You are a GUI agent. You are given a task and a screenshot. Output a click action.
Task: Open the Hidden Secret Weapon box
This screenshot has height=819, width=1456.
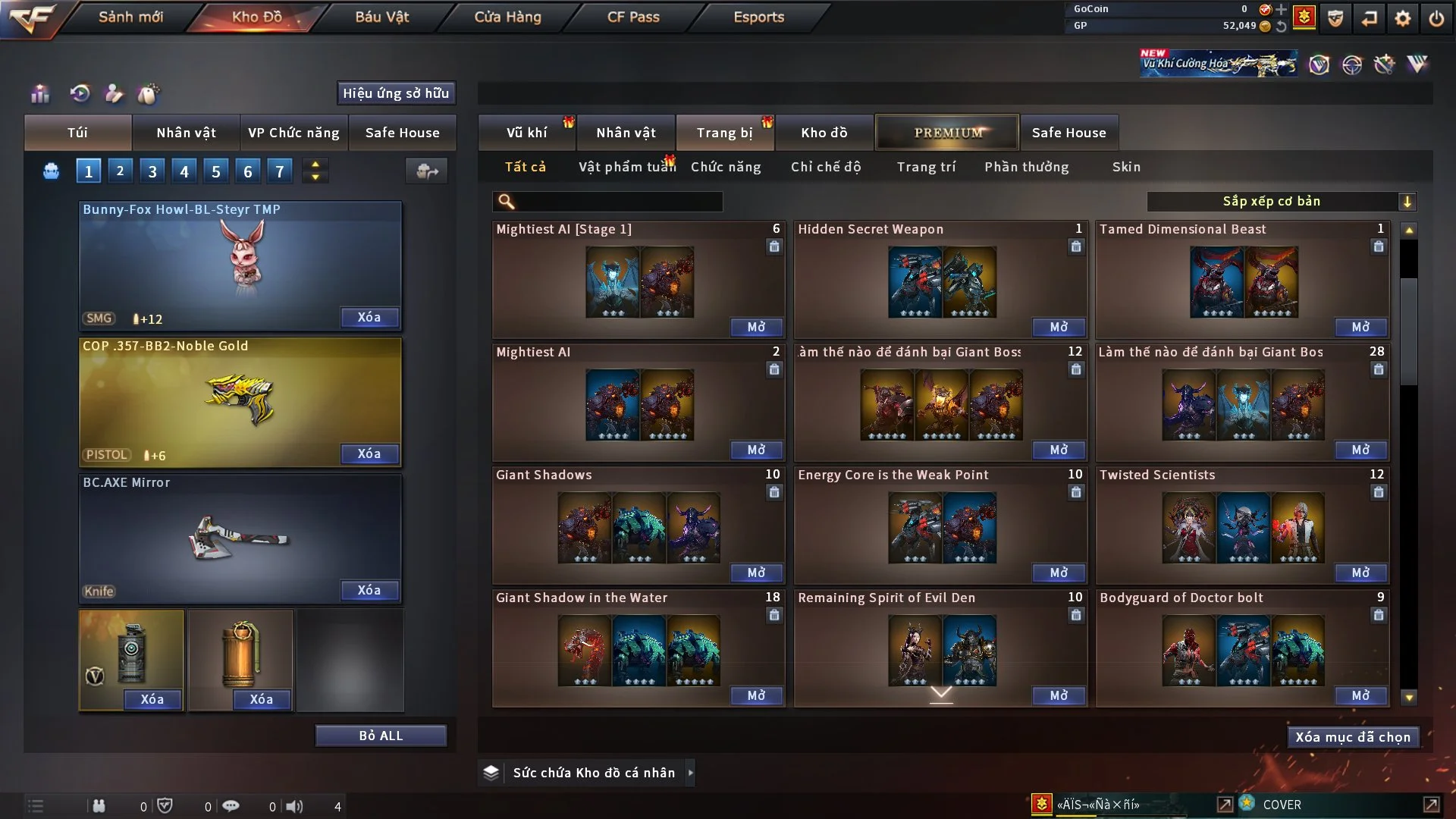click(x=1059, y=327)
